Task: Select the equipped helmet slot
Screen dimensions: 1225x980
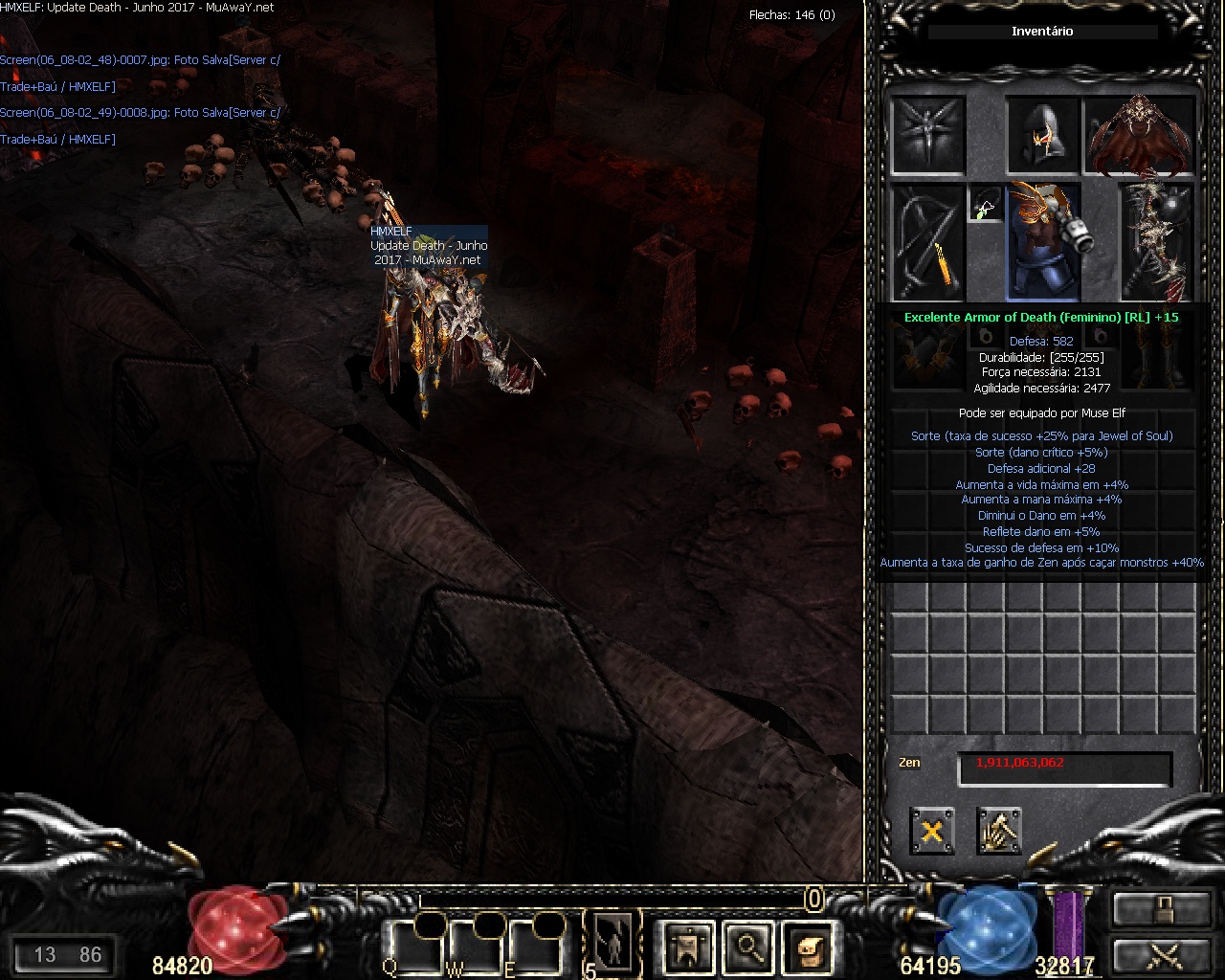Action: point(1043,134)
